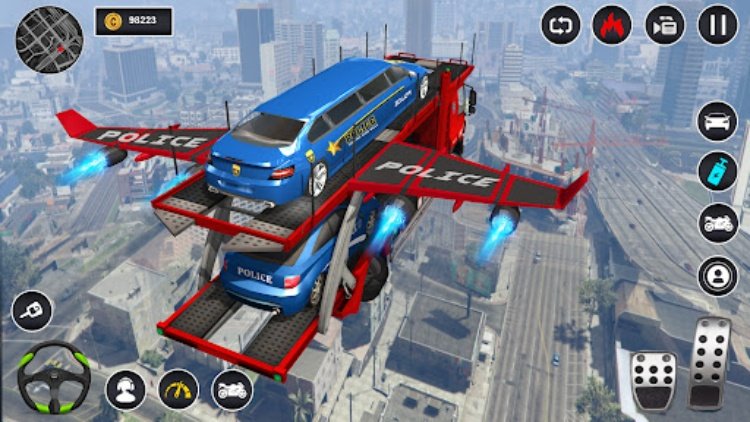Select the motorcycle icon beside the speedometer
This screenshot has width=750, height=422.
(x=232, y=390)
